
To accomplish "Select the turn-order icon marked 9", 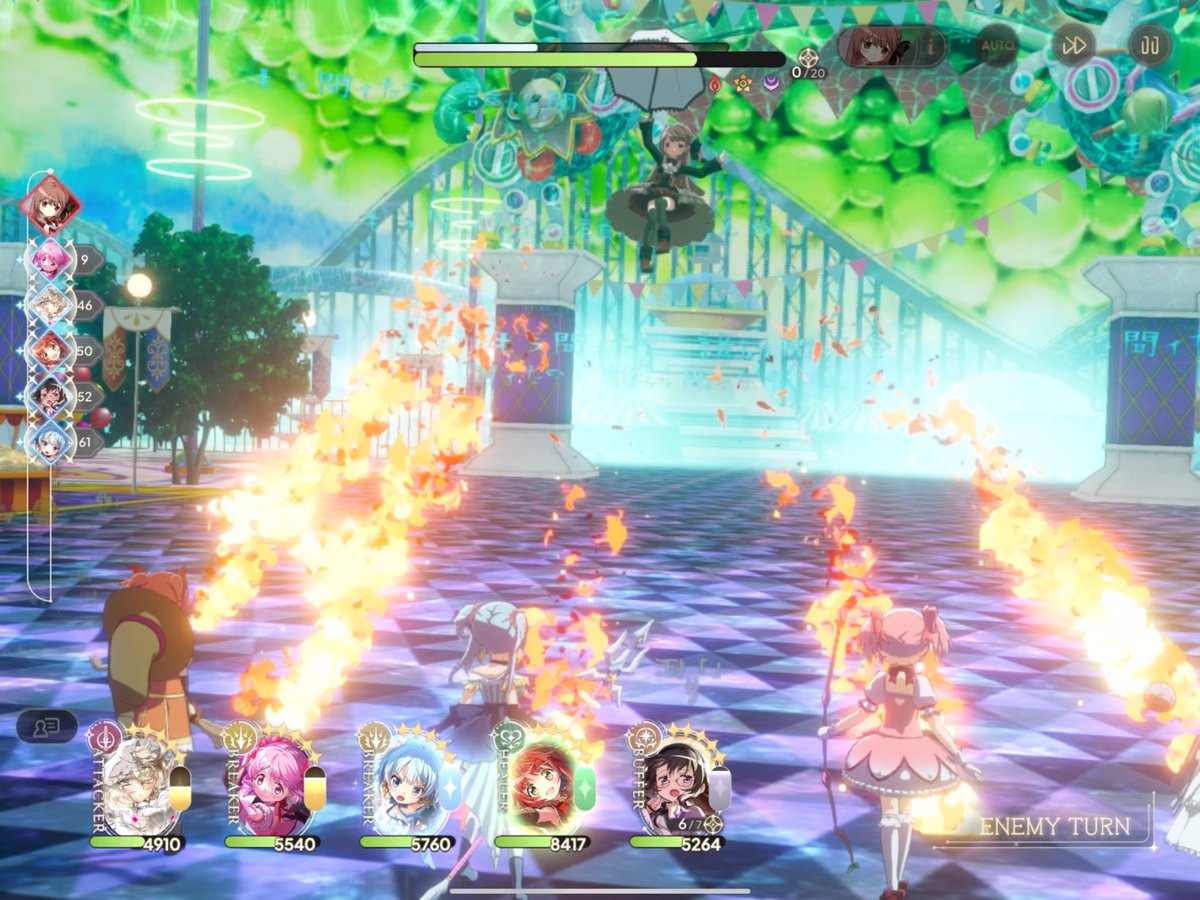I will click(50, 260).
